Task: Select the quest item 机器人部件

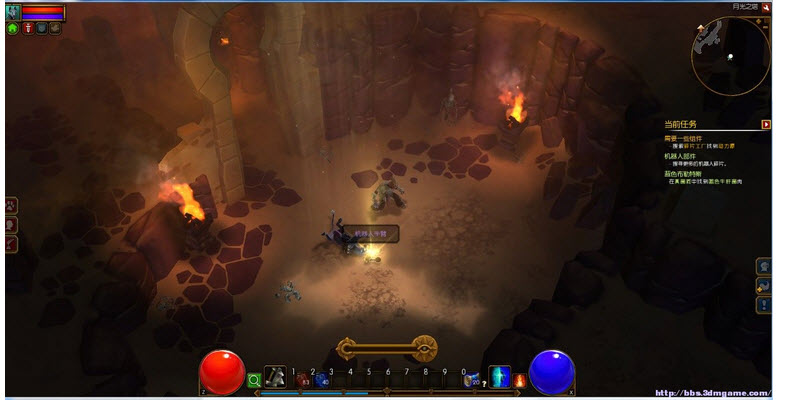Action: pyautogui.click(x=681, y=156)
